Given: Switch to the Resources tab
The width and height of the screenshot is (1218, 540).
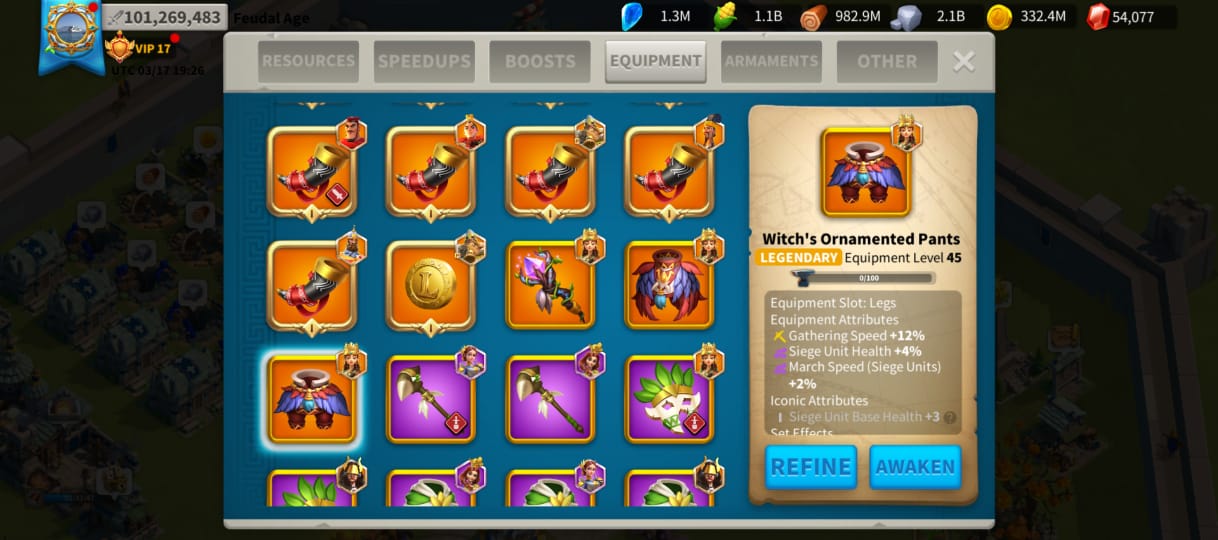Looking at the screenshot, I should pyautogui.click(x=308, y=61).
